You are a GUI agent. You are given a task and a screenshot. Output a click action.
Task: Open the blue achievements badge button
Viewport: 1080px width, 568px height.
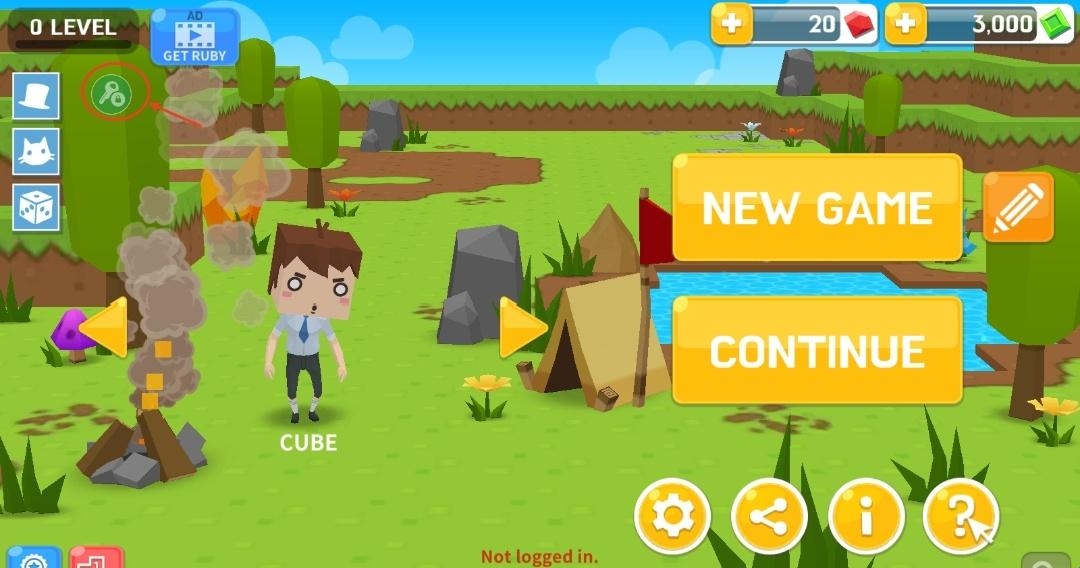[33, 559]
